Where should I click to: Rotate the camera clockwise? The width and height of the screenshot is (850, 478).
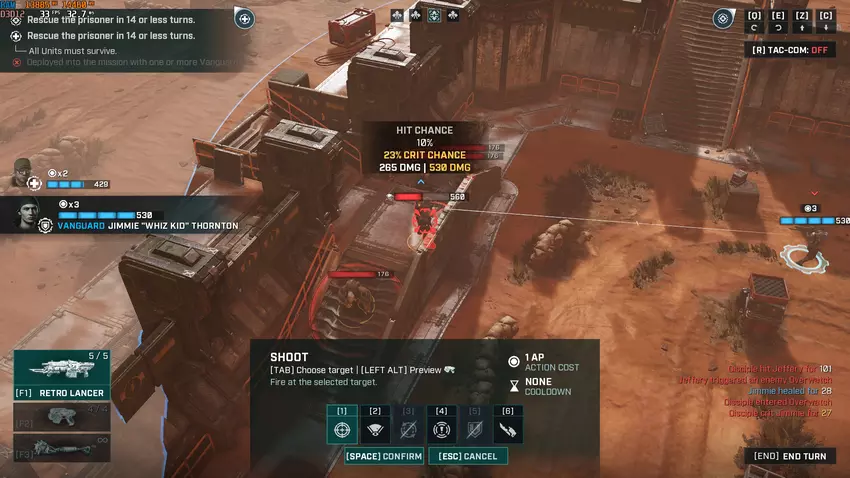[x=778, y=21]
